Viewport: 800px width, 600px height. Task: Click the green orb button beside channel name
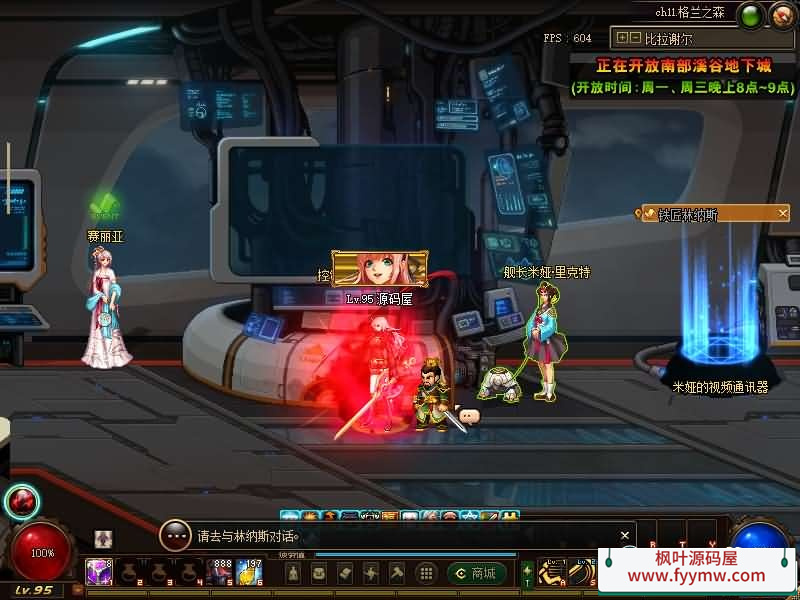tap(750, 15)
